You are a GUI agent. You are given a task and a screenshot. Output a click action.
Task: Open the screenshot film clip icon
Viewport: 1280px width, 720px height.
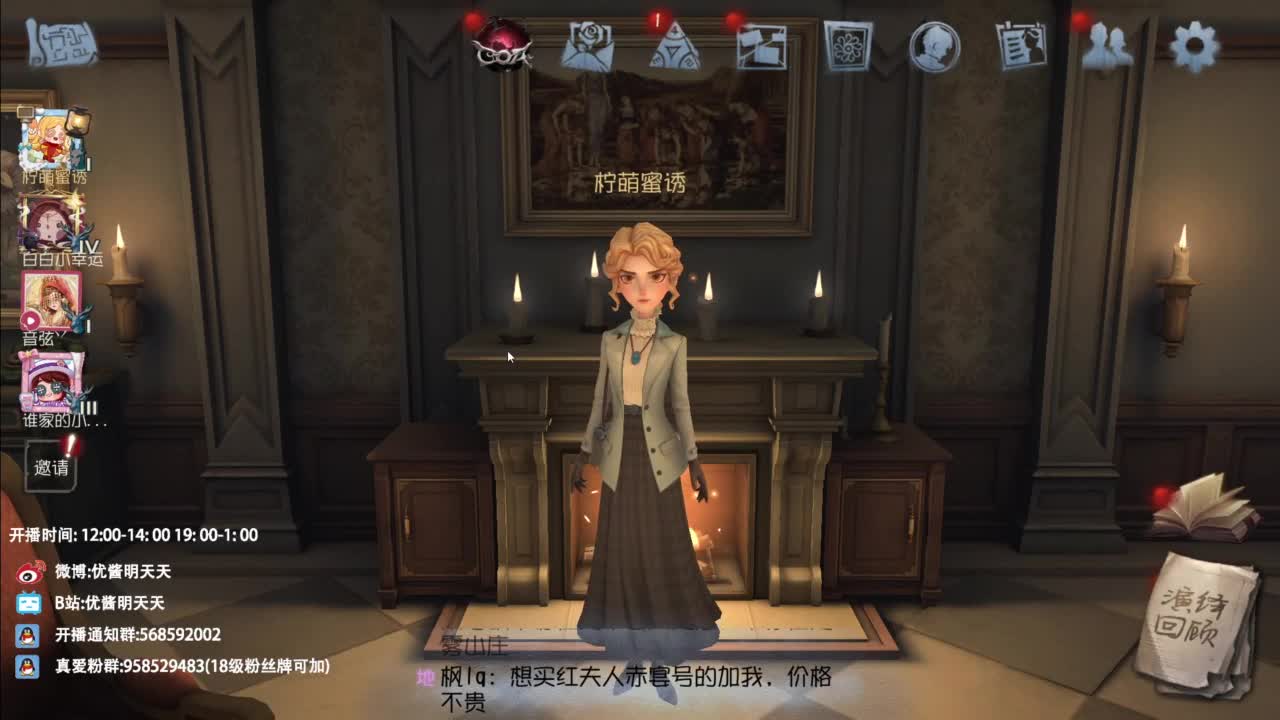(762, 48)
